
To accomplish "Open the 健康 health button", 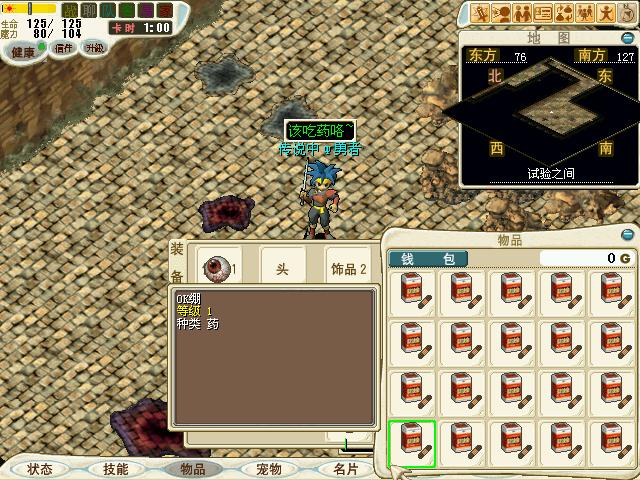I will click(22, 51).
